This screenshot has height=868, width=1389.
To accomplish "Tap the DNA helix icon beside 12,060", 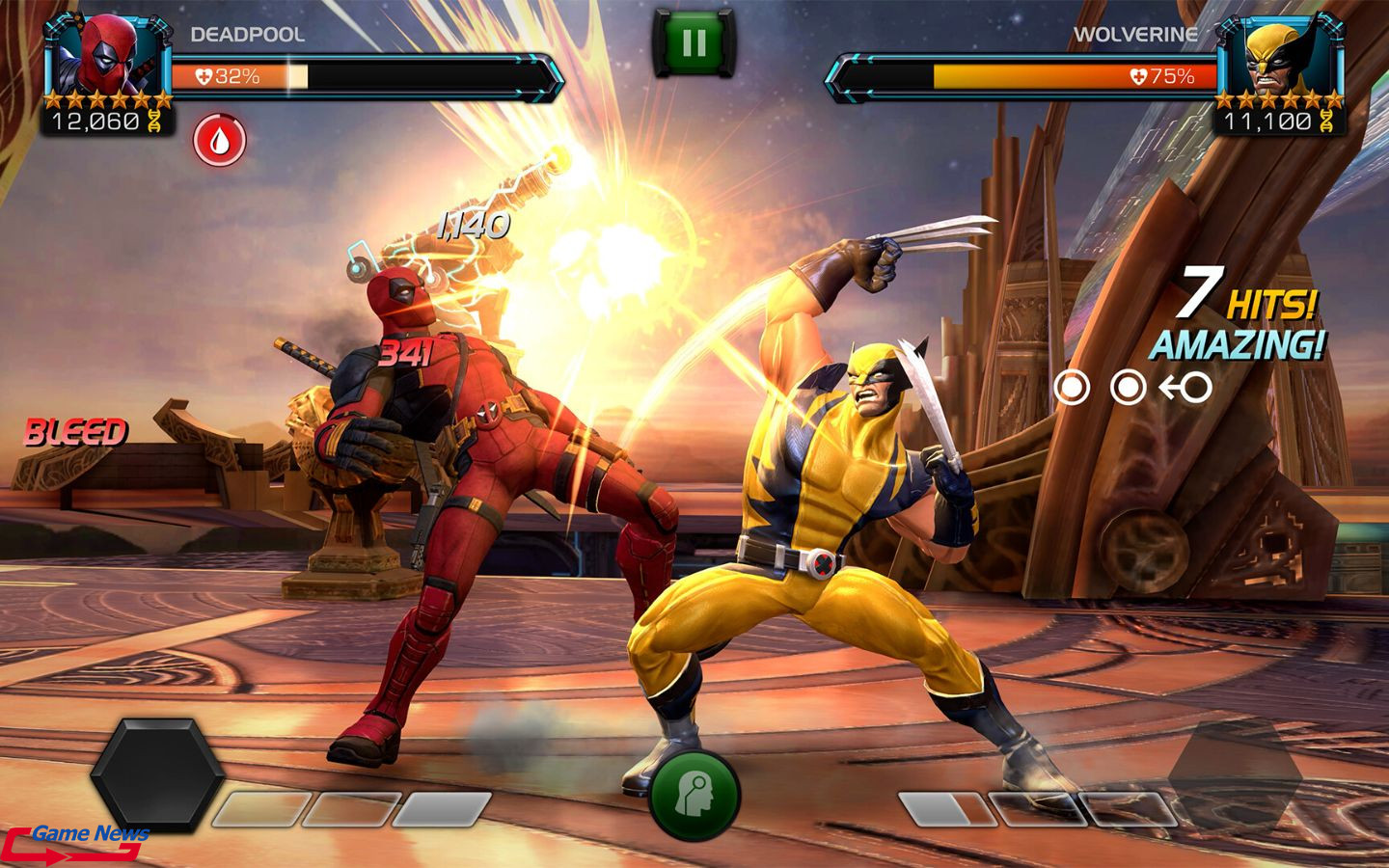I will (154, 122).
